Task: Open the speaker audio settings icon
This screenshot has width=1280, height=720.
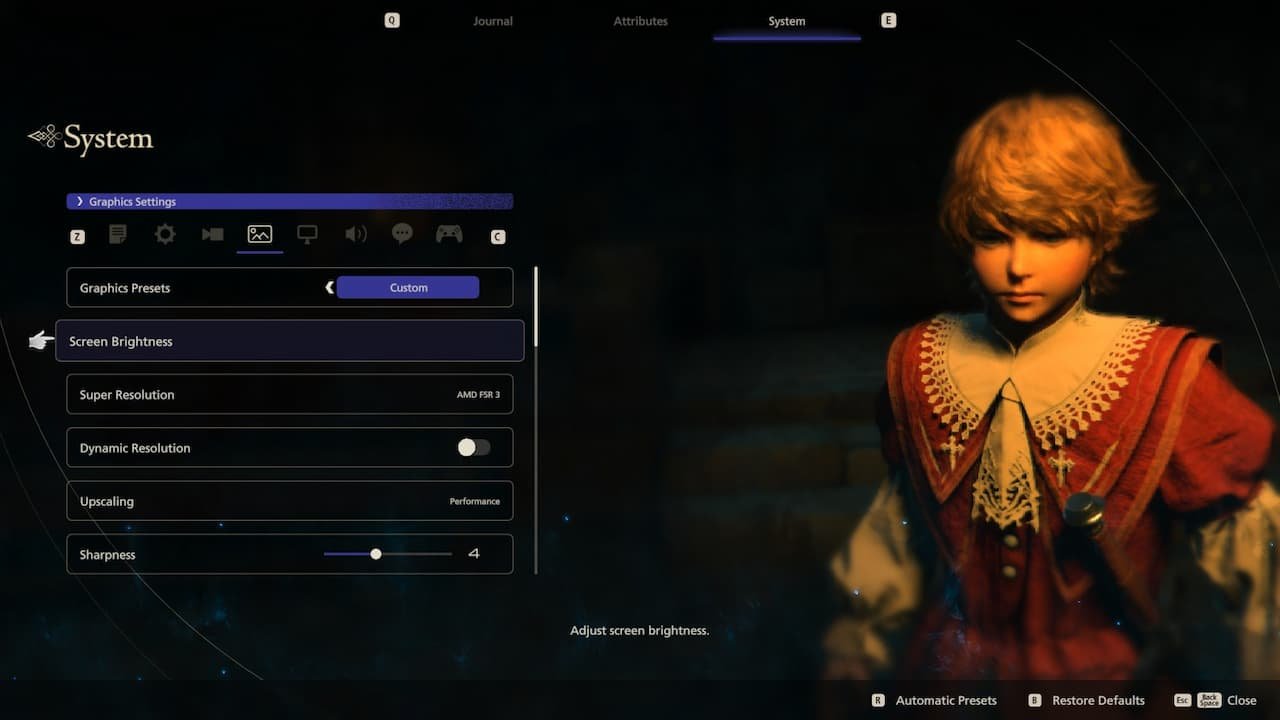Action: [x=355, y=234]
